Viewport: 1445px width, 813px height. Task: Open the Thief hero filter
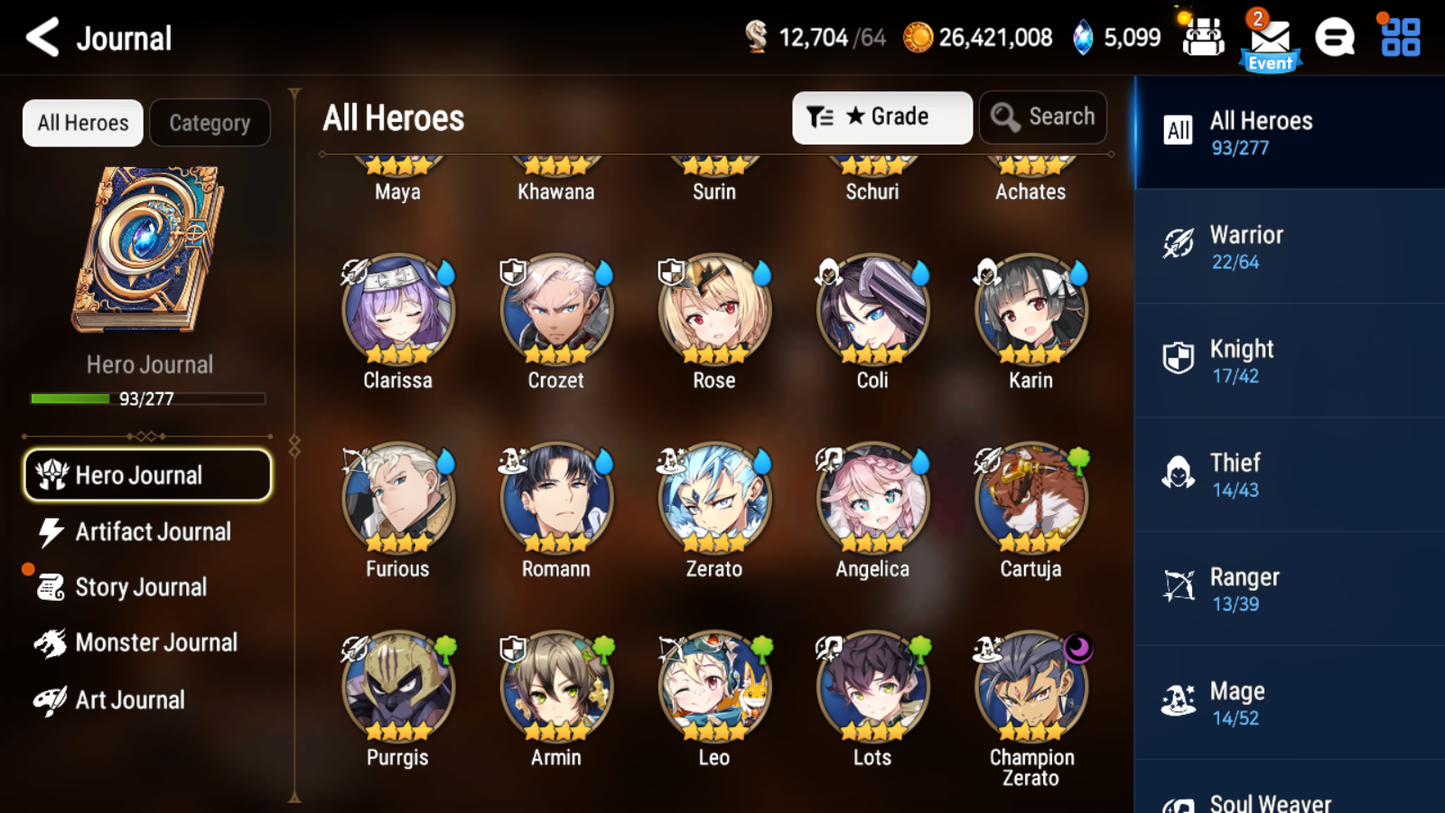point(1288,474)
